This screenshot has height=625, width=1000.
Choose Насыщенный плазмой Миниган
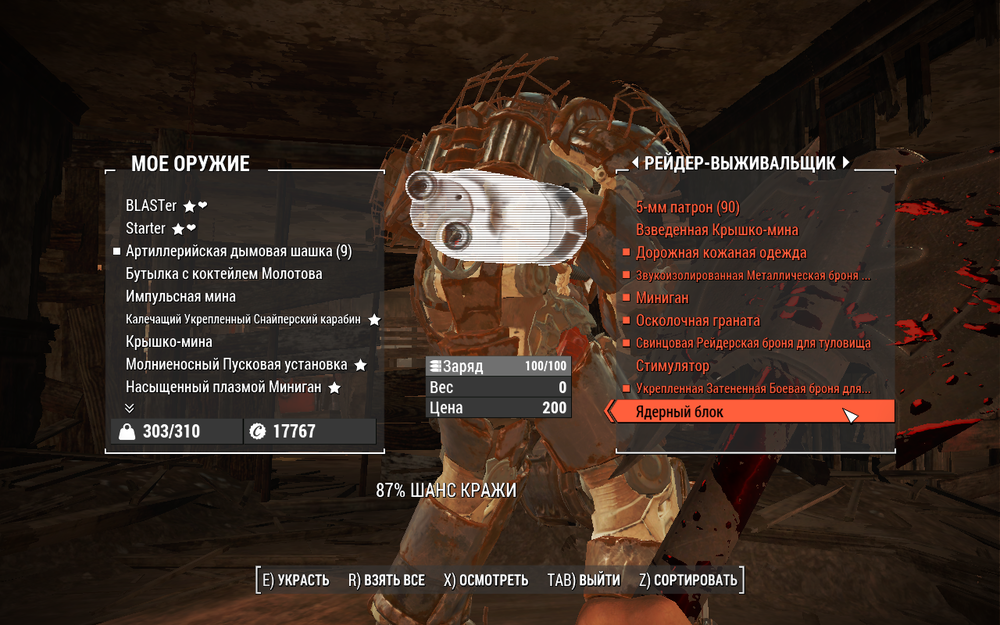tap(223, 387)
